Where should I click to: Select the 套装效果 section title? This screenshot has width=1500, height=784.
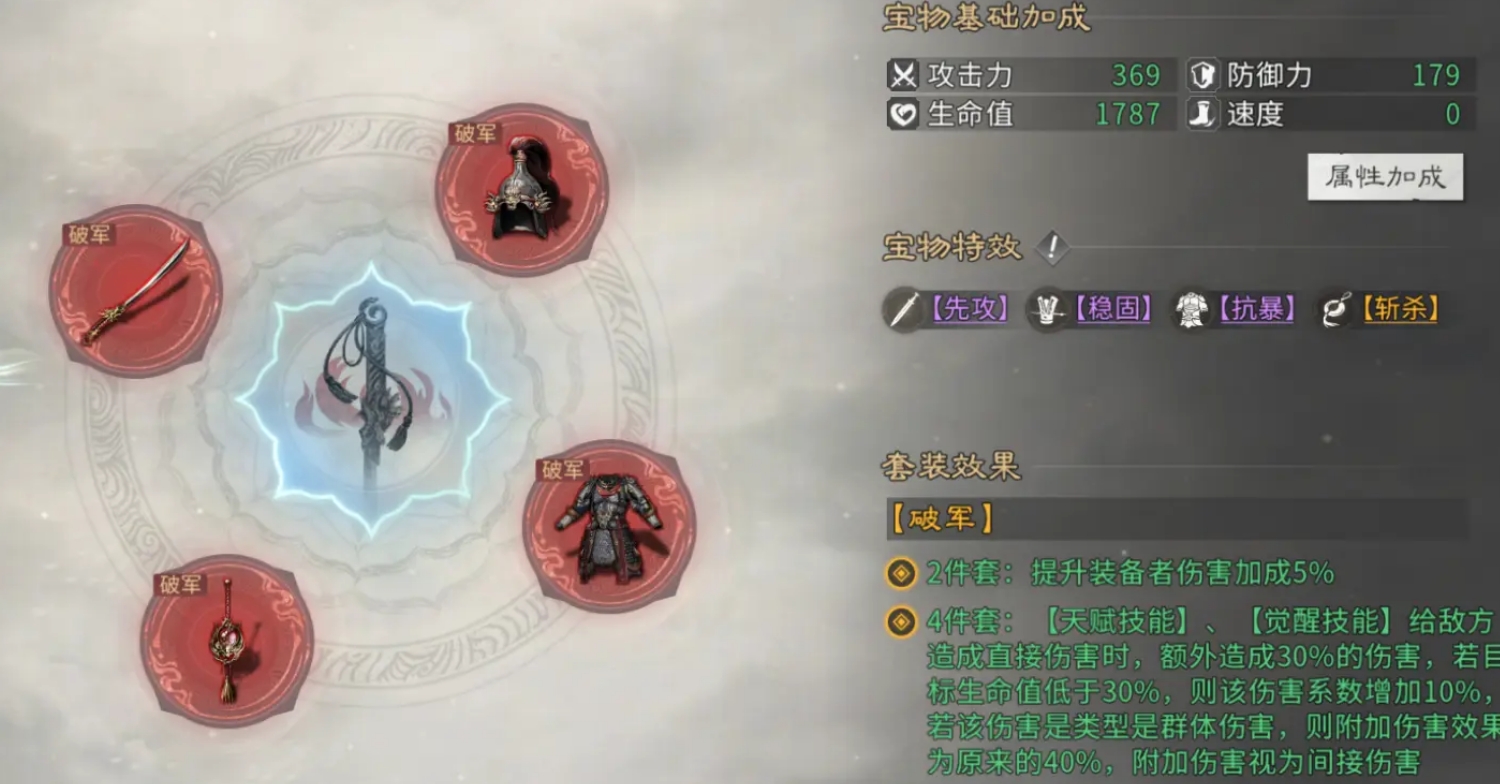pyautogui.click(x=948, y=466)
